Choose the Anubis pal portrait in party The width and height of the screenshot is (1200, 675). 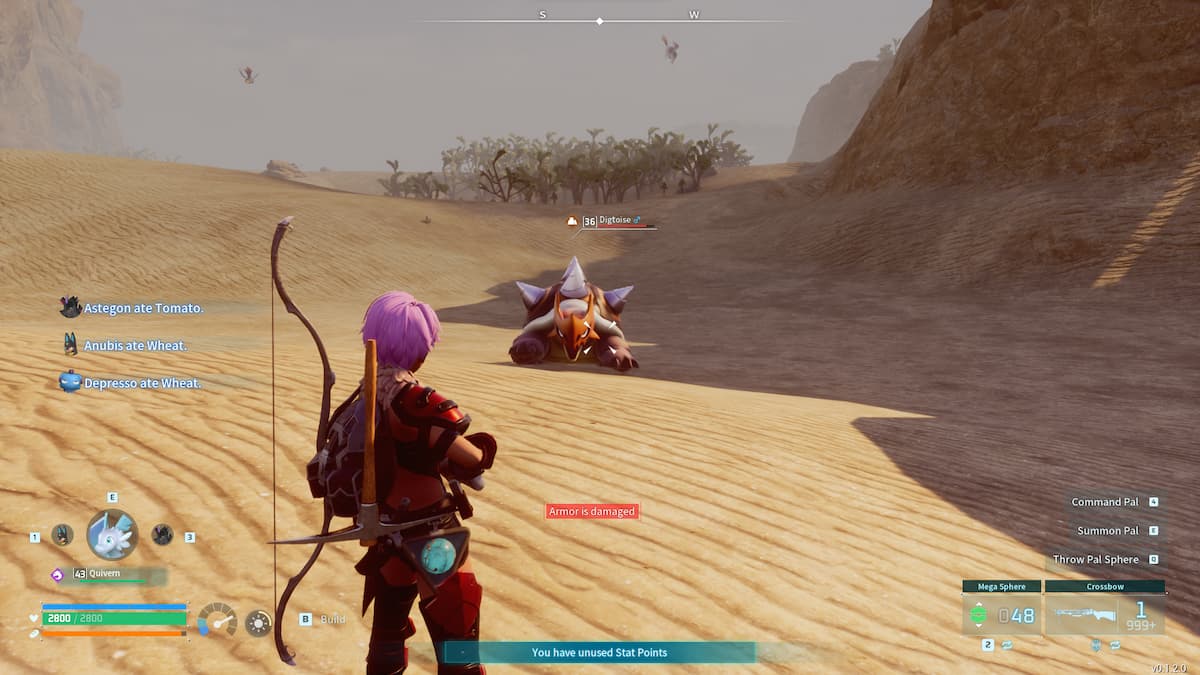(x=62, y=535)
